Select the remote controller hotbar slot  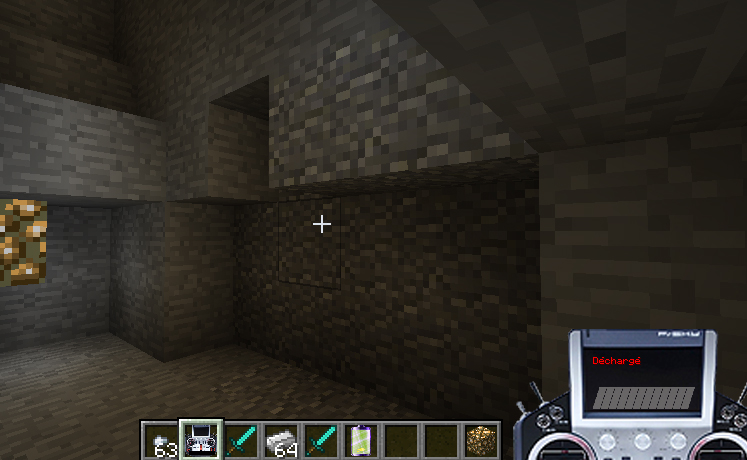(201, 440)
